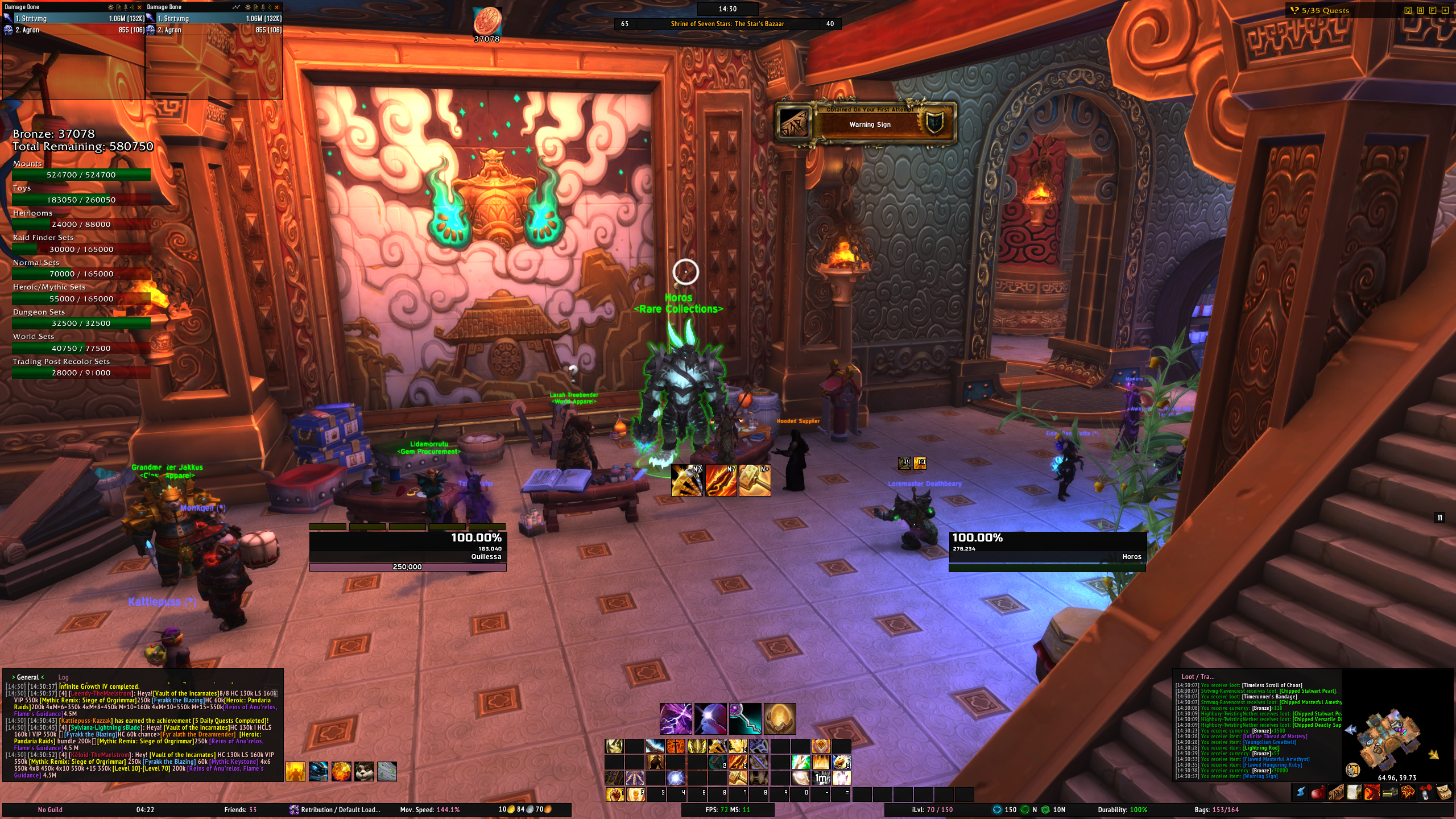Activate the purple lightning ability icon

(676, 718)
